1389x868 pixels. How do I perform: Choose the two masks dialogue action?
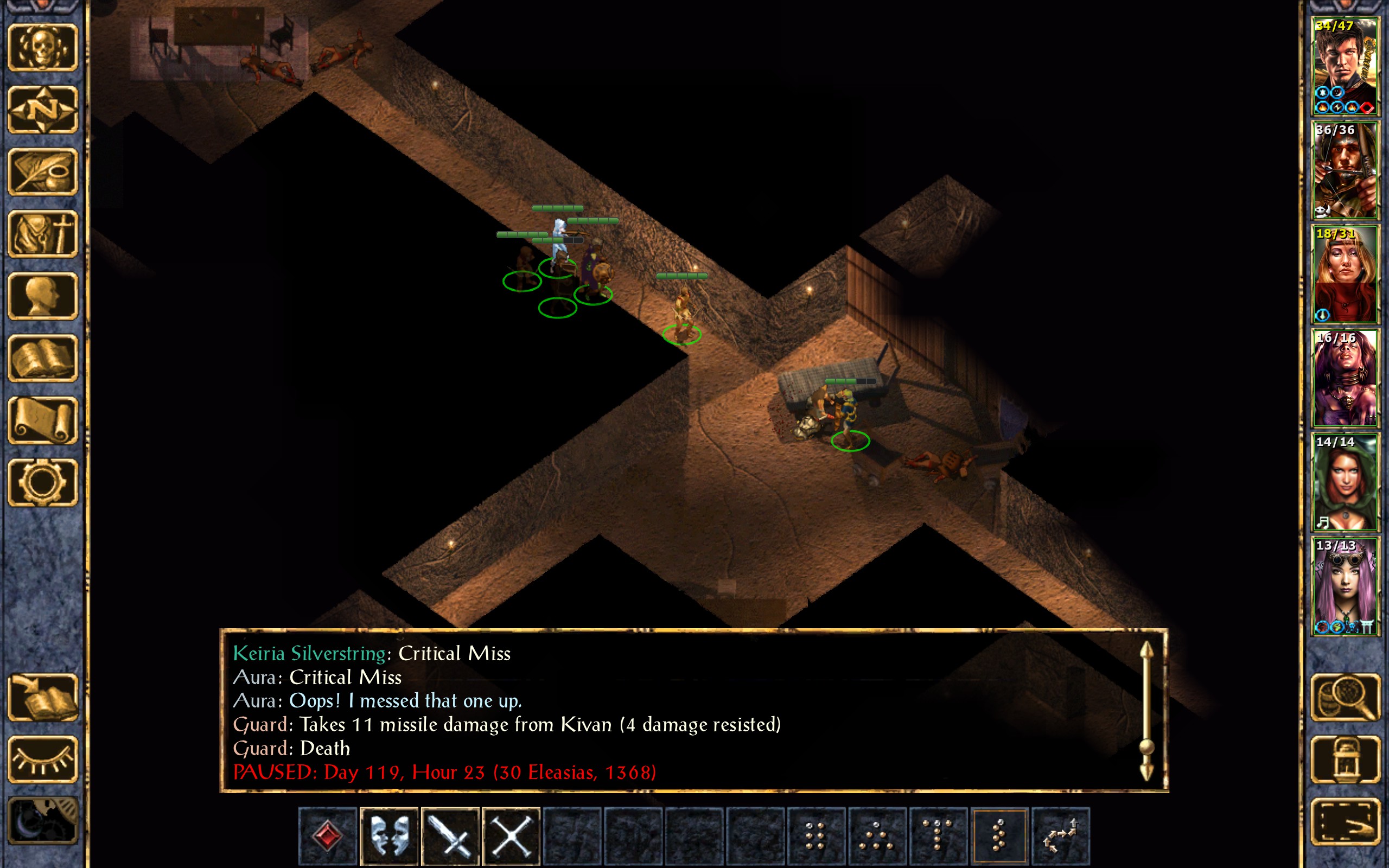(x=389, y=835)
